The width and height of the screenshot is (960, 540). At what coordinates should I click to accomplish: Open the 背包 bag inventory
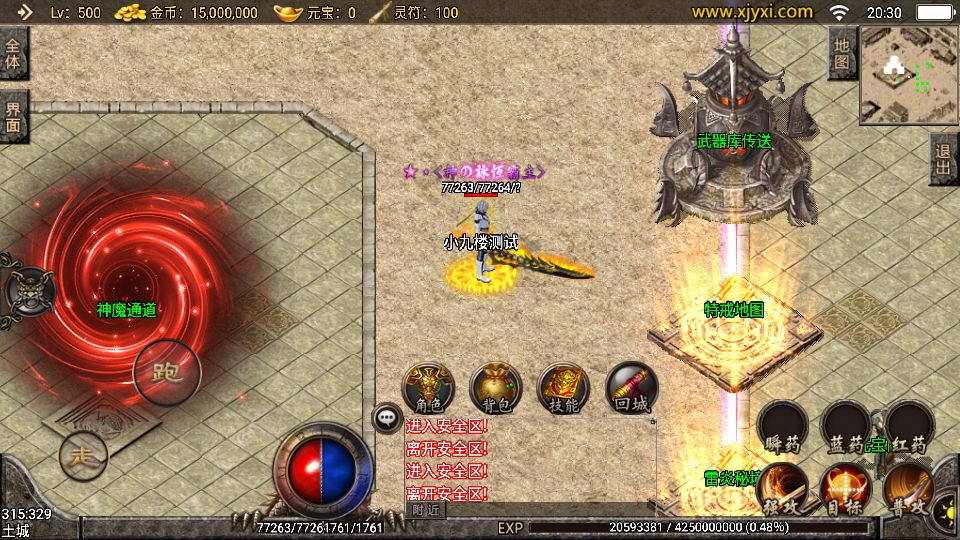pos(496,387)
